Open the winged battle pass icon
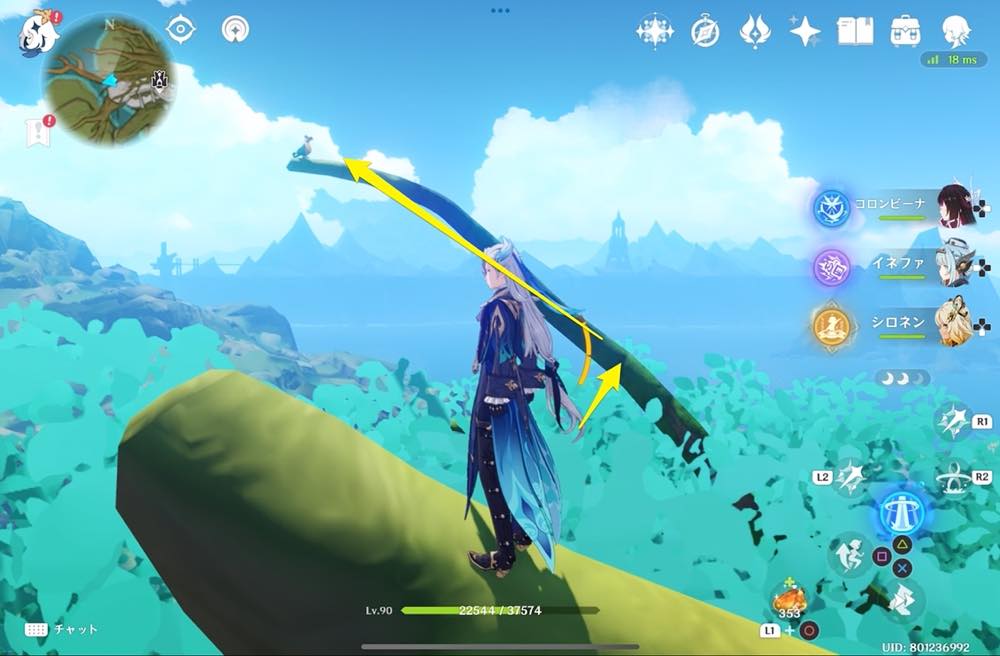The image size is (1000, 656). tap(754, 32)
